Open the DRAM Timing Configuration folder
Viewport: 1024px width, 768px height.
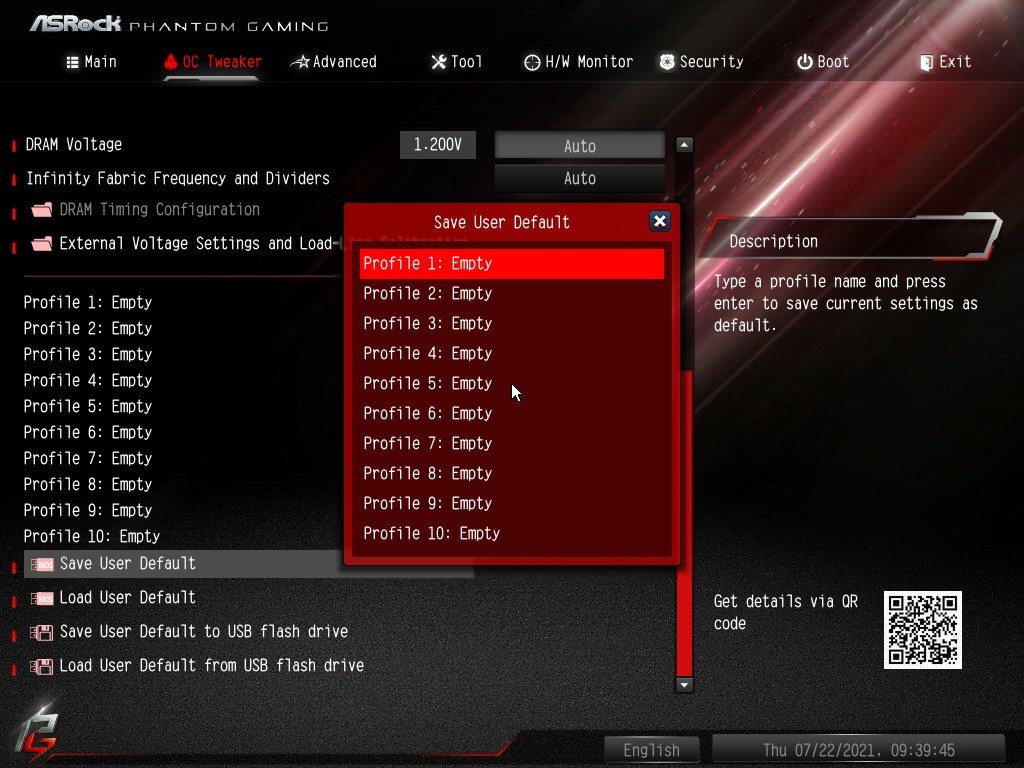(159, 210)
